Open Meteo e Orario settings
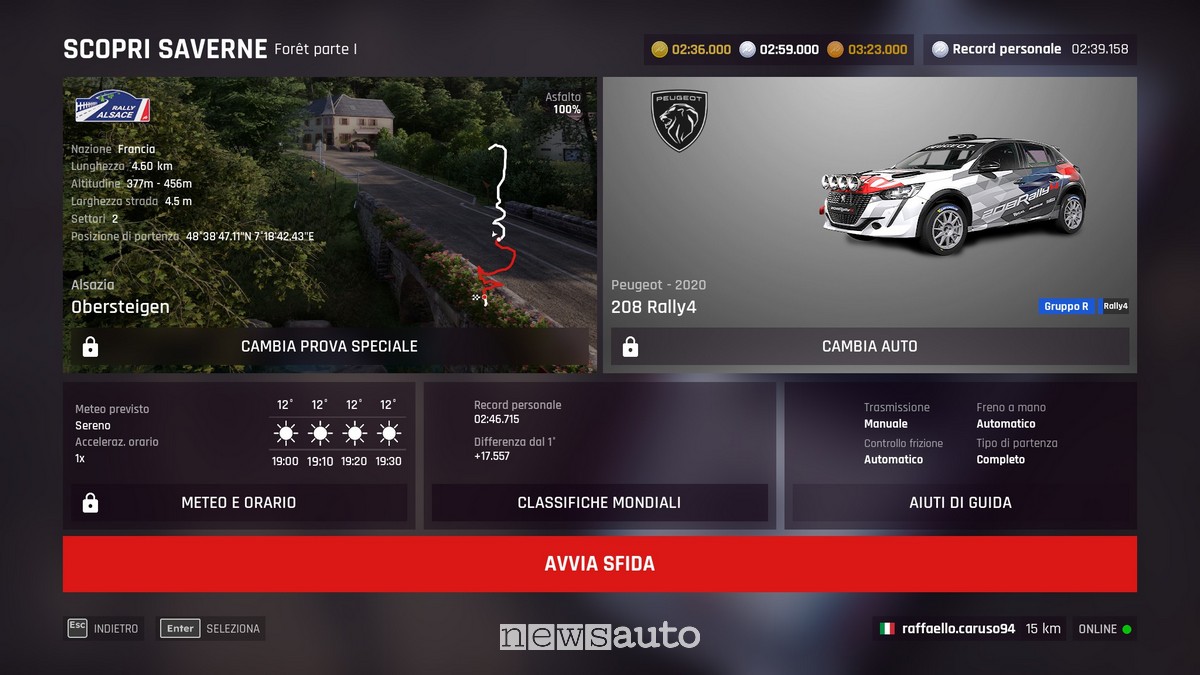Image resolution: width=1200 pixels, height=675 pixels. tap(238, 502)
